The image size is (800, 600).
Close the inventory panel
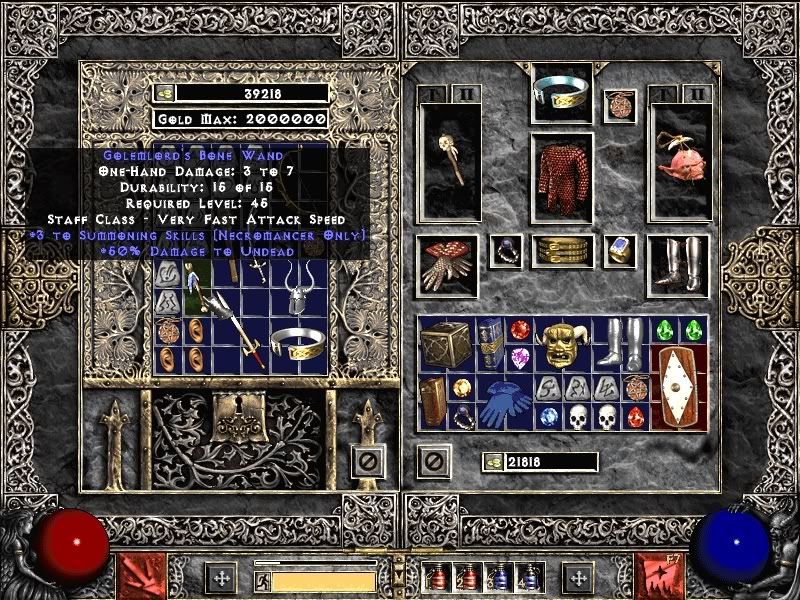click(x=433, y=461)
